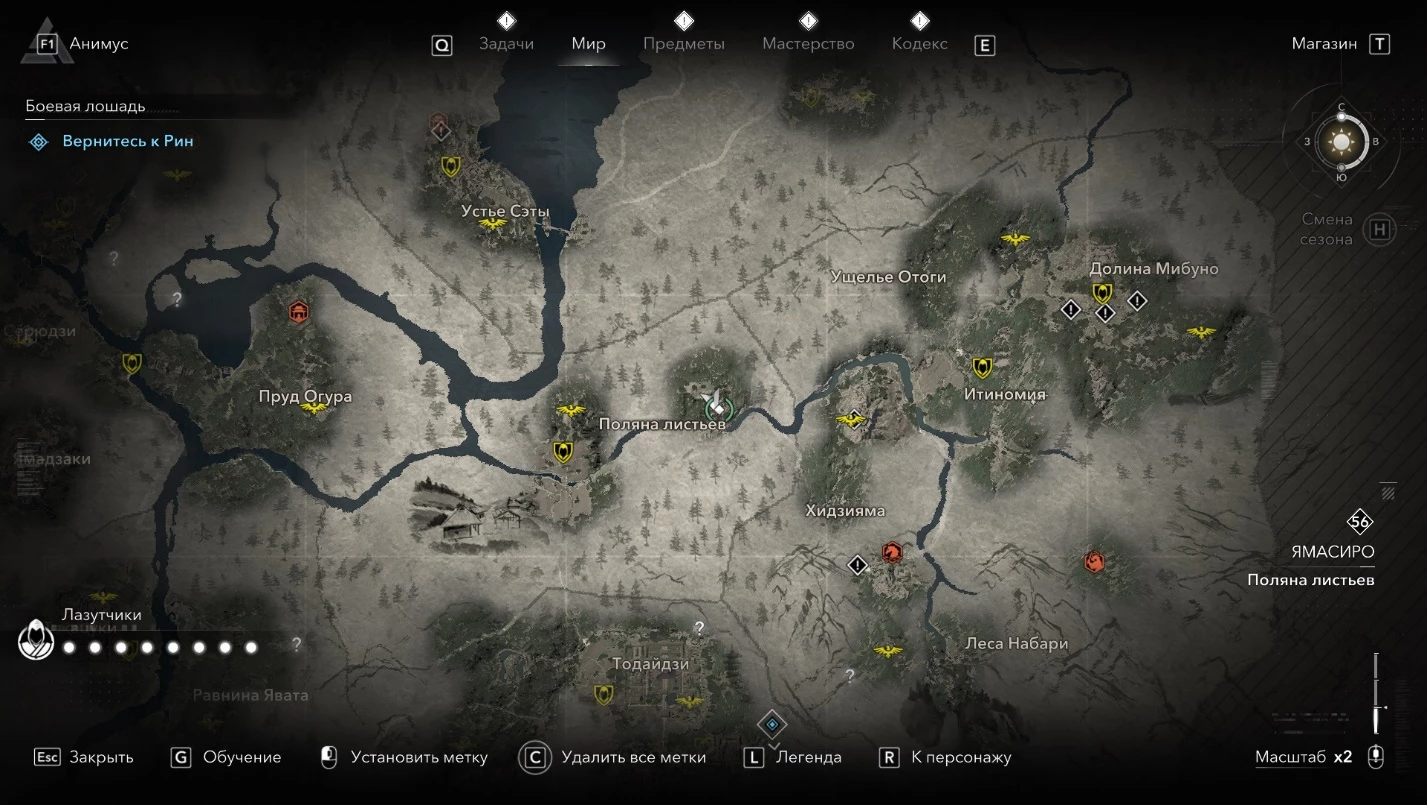Viewport: 1427px width, 805px height.
Task: Click the Итиномия shield marker
Action: point(982,368)
